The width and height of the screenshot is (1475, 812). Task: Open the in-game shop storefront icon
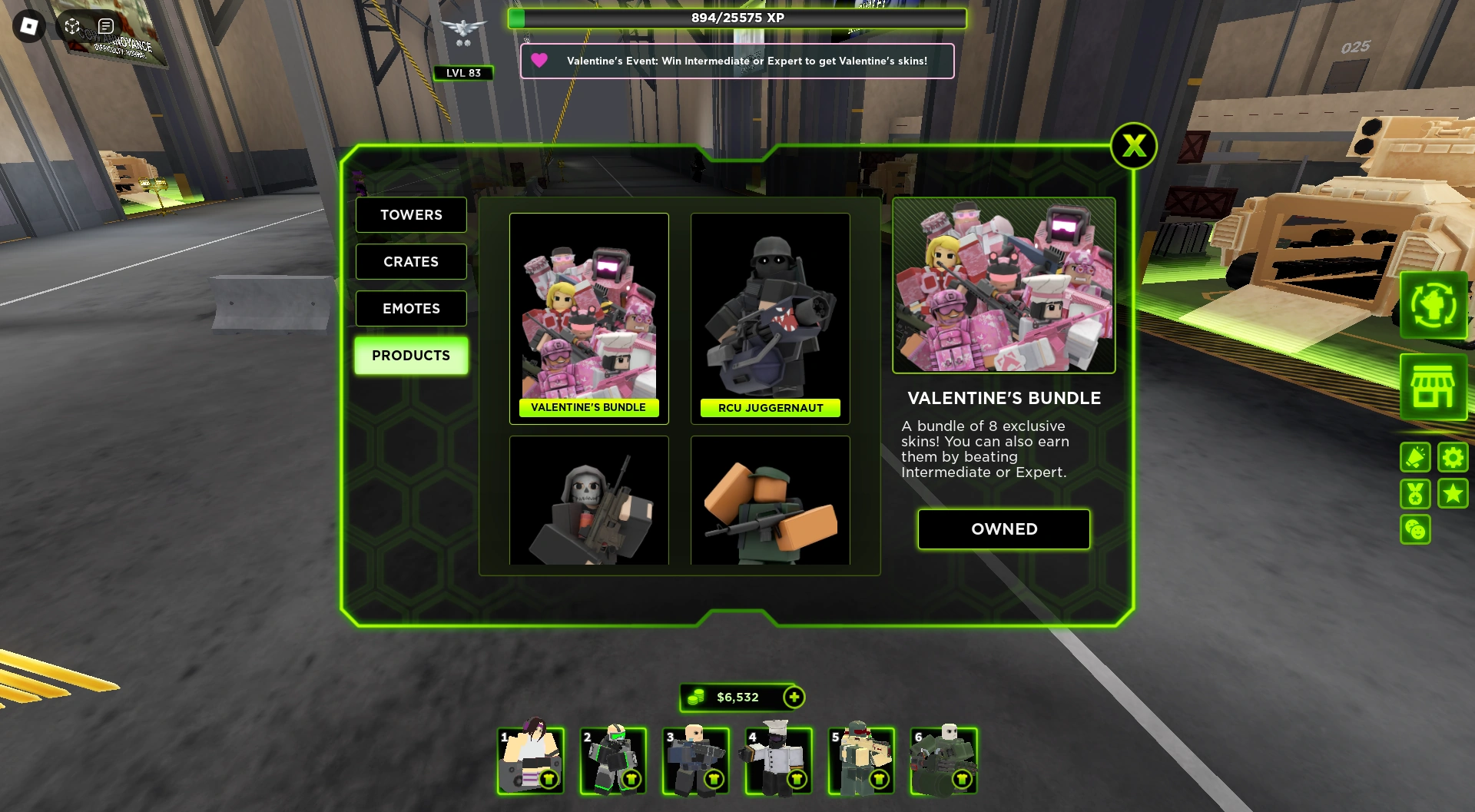tap(1434, 387)
